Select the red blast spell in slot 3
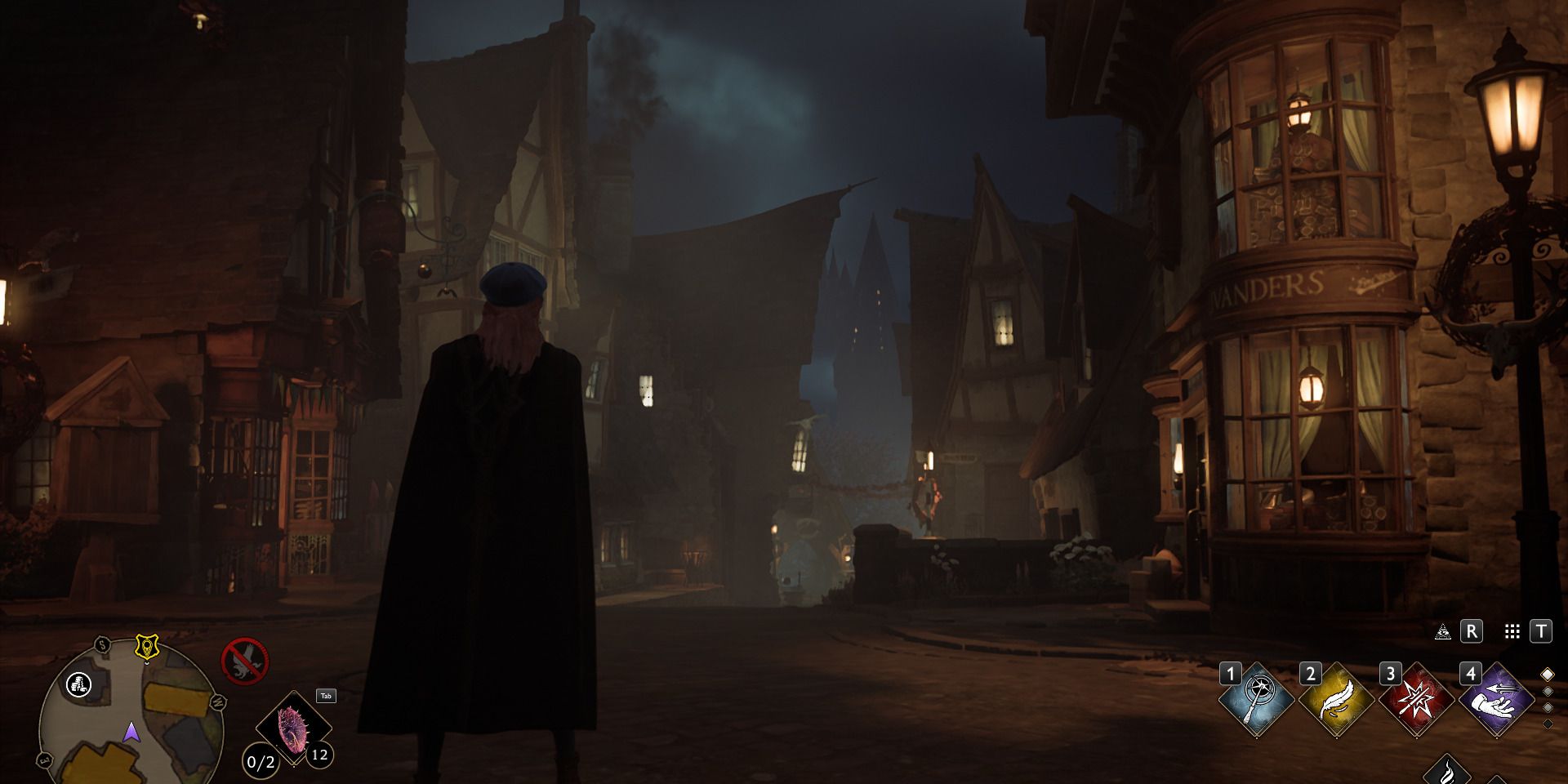The image size is (1568, 784). pyautogui.click(x=1415, y=701)
